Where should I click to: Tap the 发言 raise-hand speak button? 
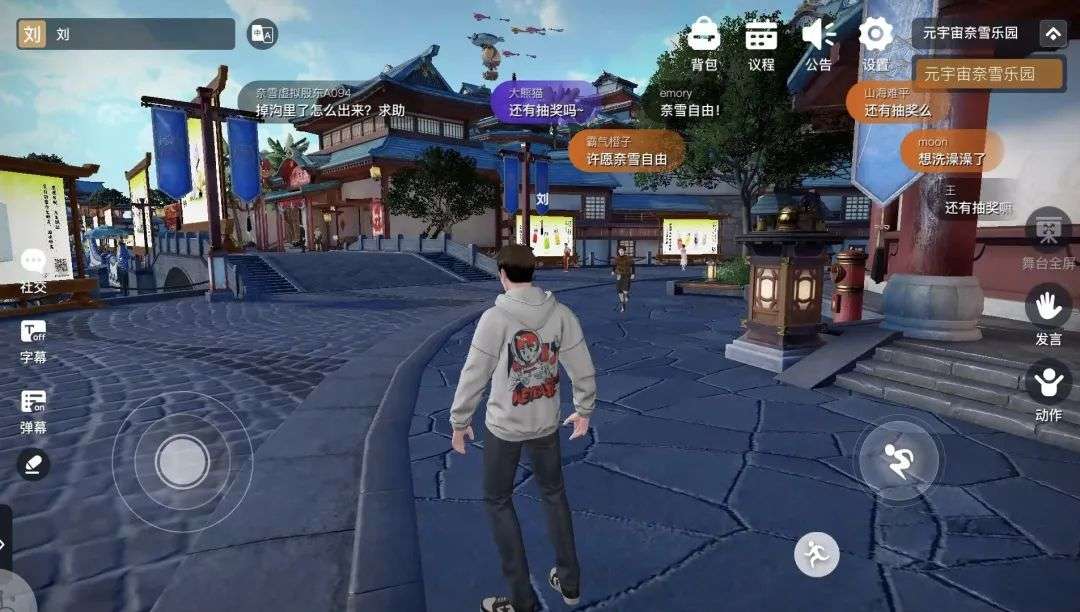[1048, 314]
